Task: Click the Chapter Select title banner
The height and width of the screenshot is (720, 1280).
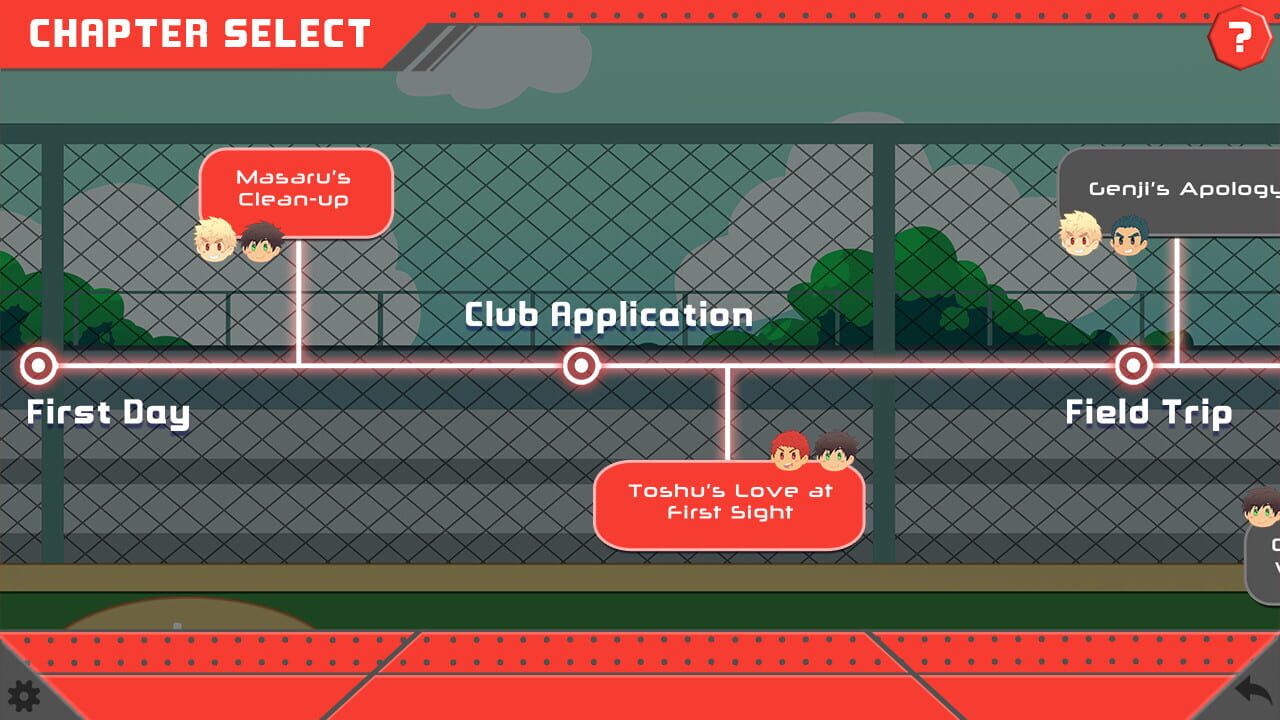Action: tap(197, 34)
